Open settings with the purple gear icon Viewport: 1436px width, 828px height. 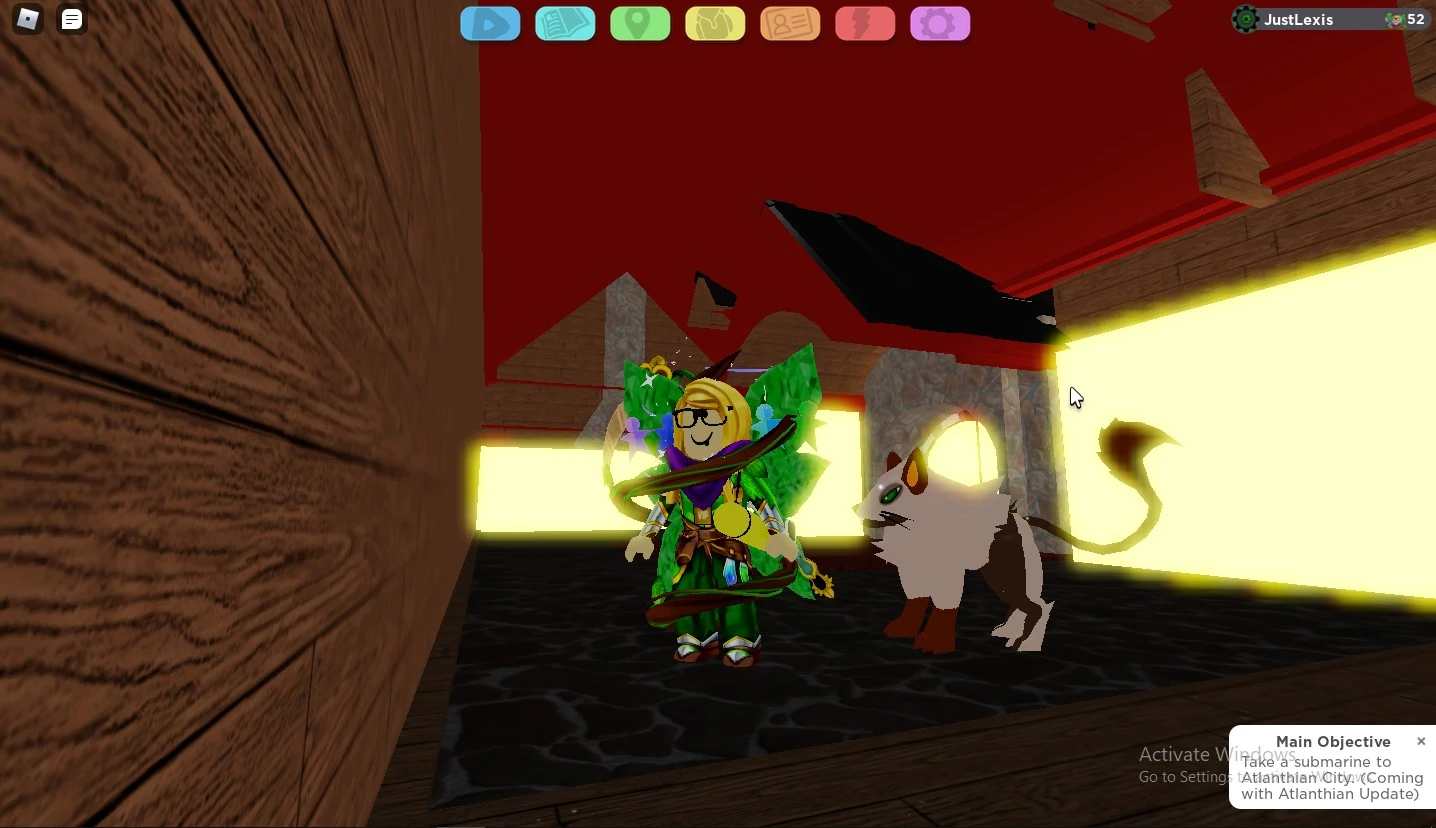click(940, 23)
